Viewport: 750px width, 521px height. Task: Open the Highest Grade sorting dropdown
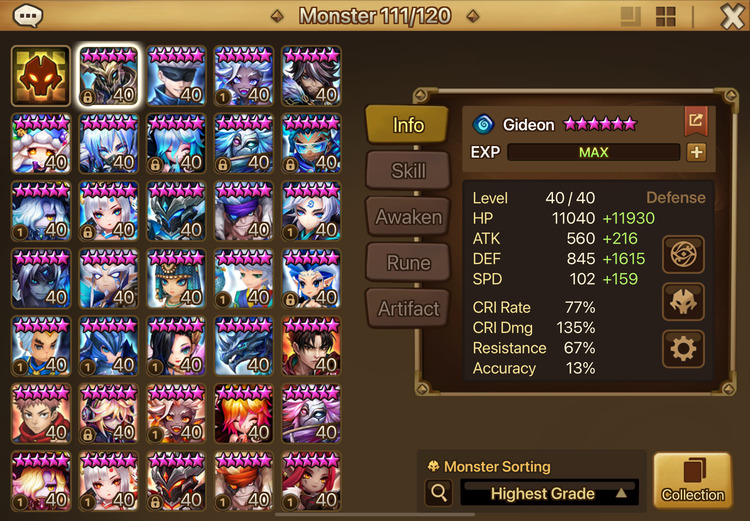click(x=550, y=493)
